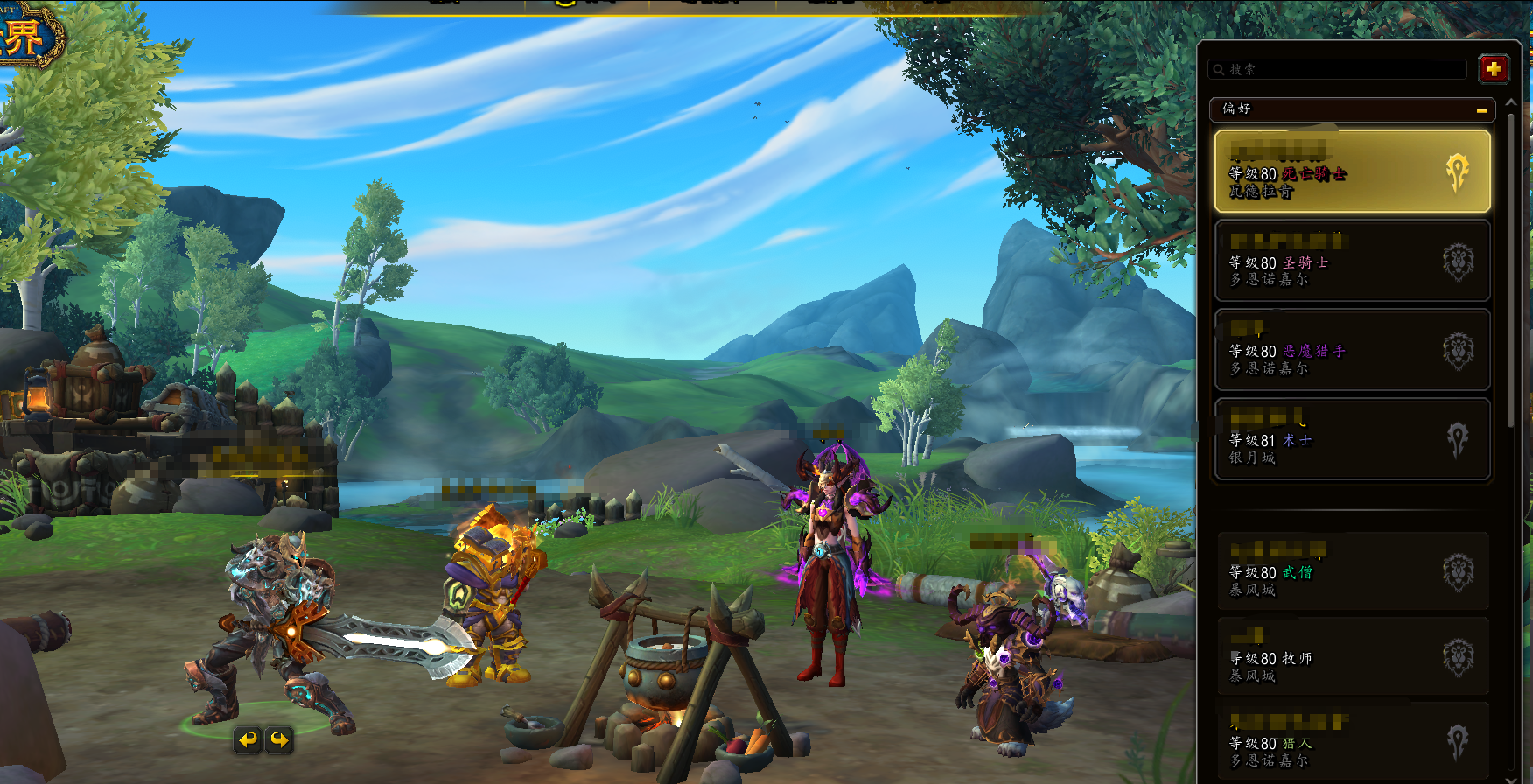Screen dimensions: 1533x784
Task: Select the level 80 死亡骑士 character
Action: [1352, 171]
